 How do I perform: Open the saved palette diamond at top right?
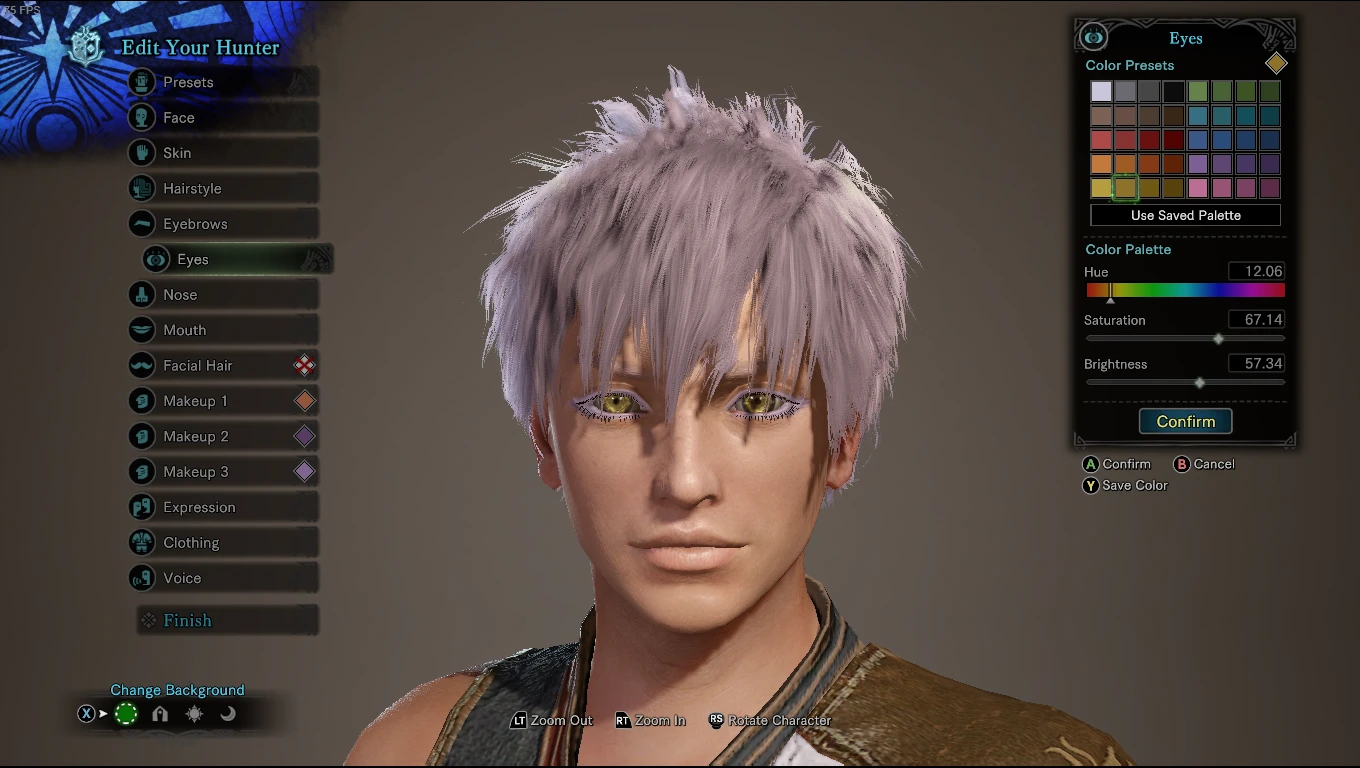[1276, 63]
